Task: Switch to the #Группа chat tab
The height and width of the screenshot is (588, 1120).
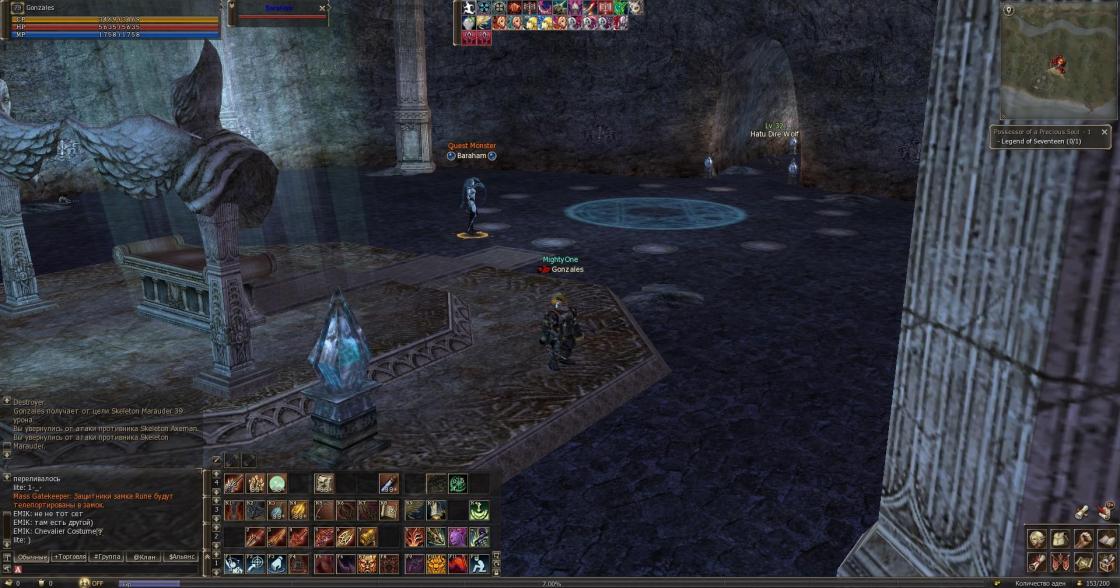Action: 107,556
